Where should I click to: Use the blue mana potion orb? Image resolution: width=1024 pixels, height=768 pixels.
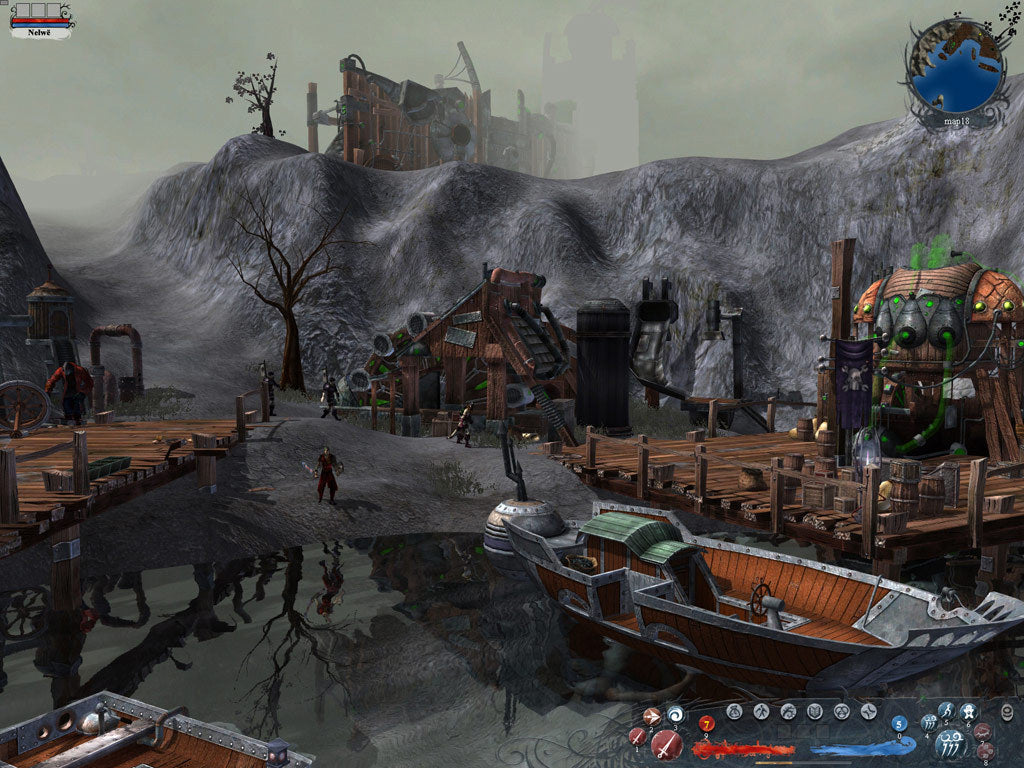899,724
